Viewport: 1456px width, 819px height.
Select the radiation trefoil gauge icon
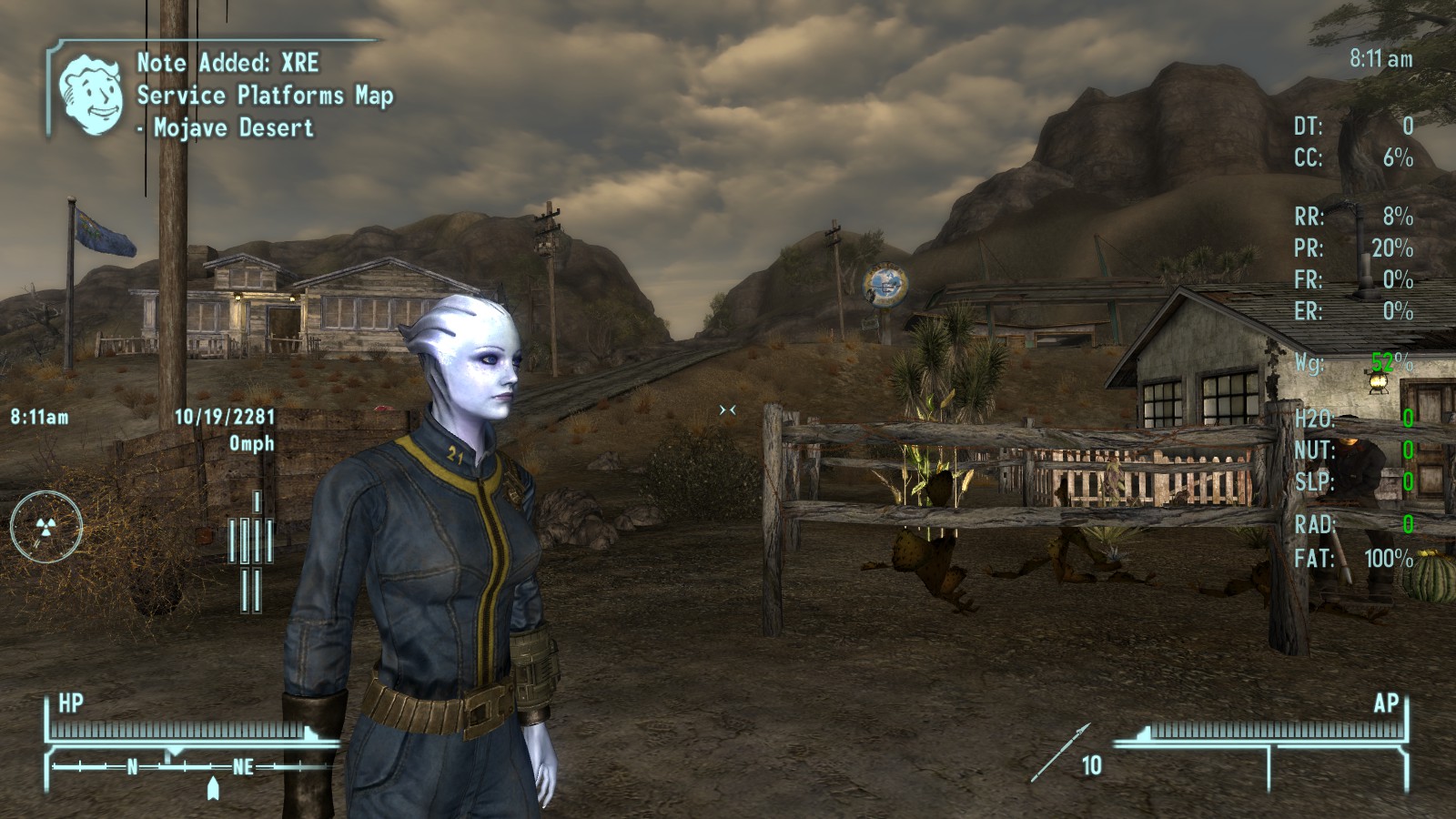tap(45, 526)
